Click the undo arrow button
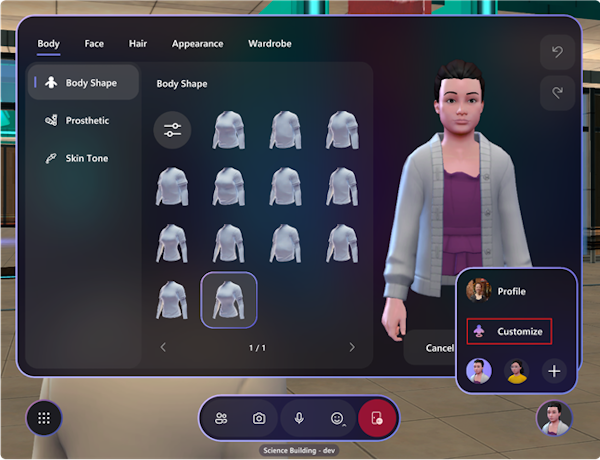 (x=558, y=52)
